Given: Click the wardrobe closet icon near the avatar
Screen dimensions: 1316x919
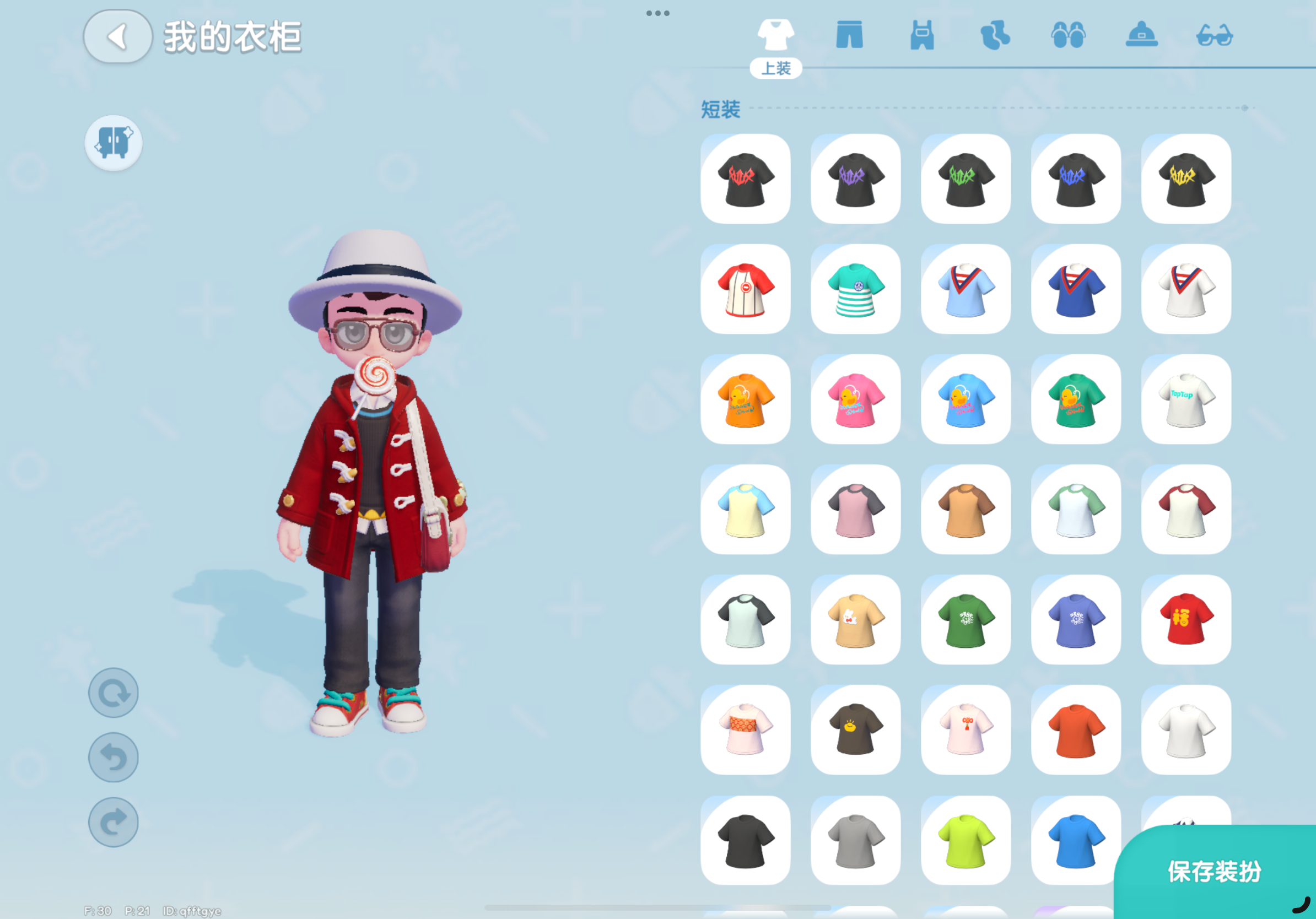Looking at the screenshot, I should (113, 143).
